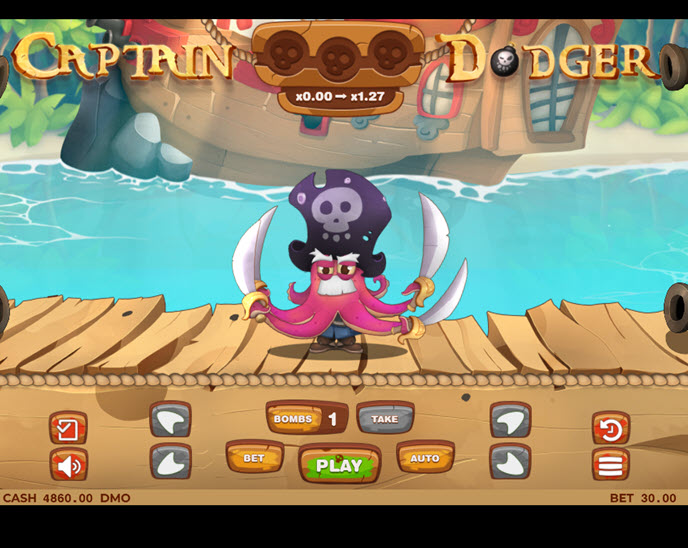The height and width of the screenshot is (548, 688).
Task: Activate AUTO play mode
Action: pyautogui.click(x=425, y=458)
